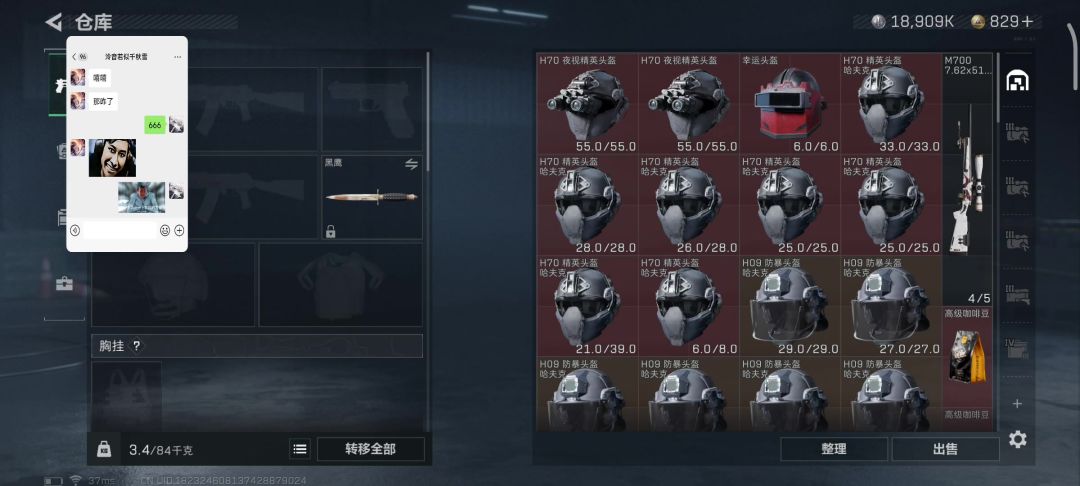Add a new stash tab with plus

[1017, 404]
